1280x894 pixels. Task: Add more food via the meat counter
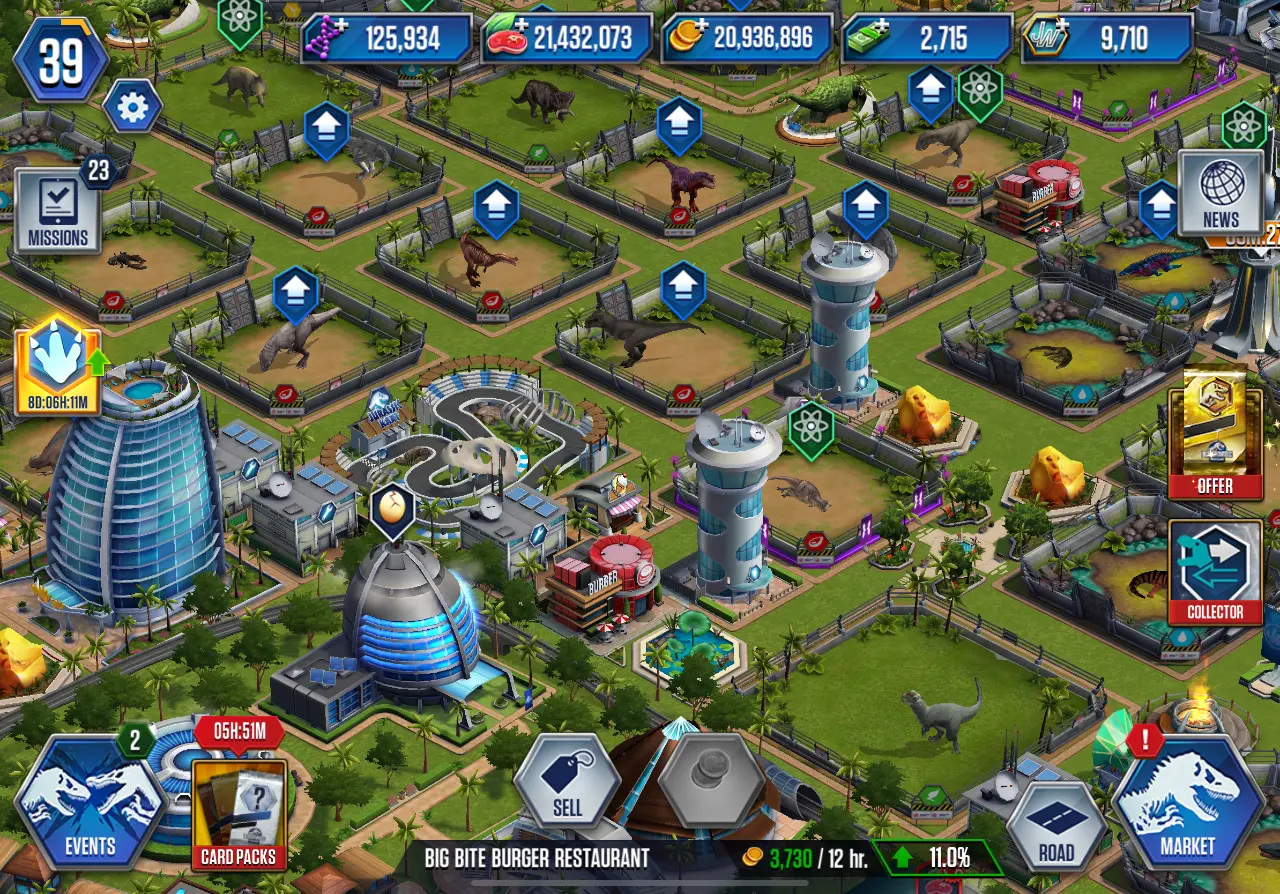tap(567, 39)
